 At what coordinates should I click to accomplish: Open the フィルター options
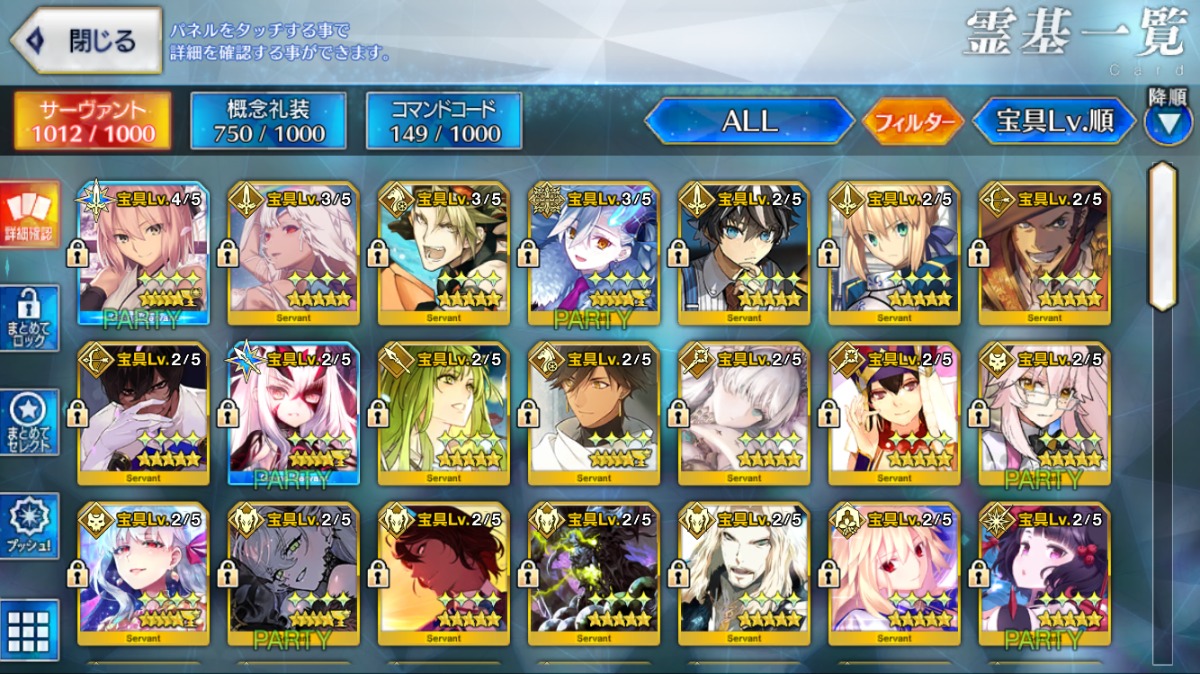coord(912,122)
